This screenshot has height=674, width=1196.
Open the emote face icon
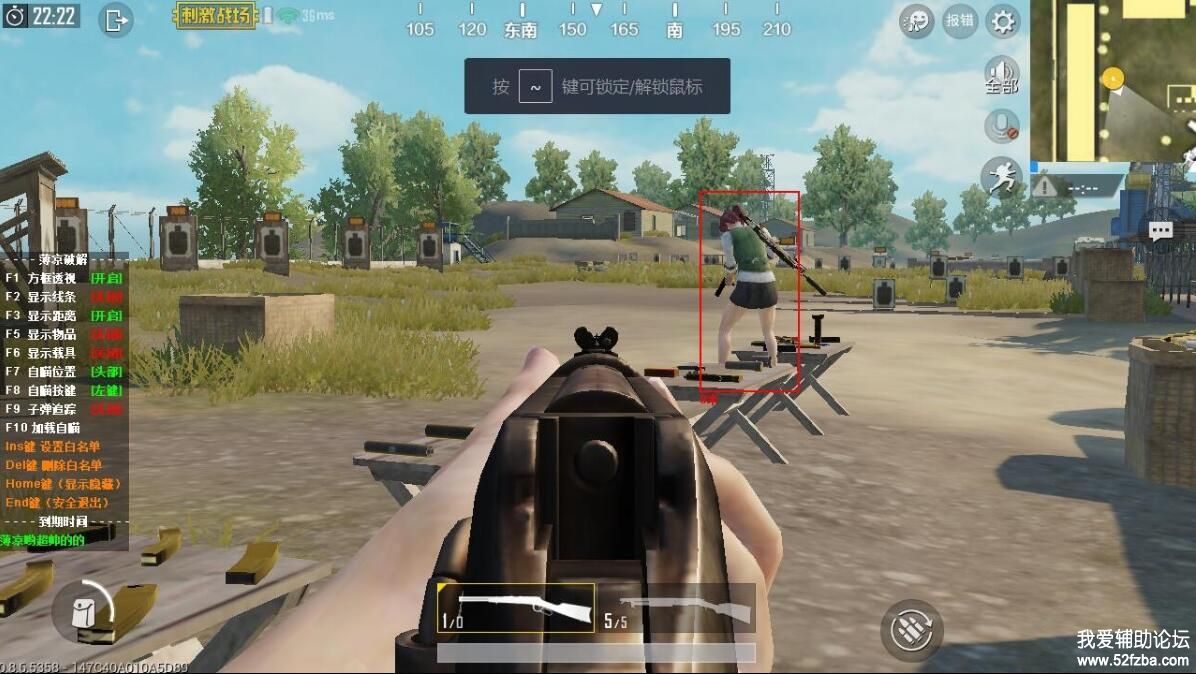tap(916, 20)
